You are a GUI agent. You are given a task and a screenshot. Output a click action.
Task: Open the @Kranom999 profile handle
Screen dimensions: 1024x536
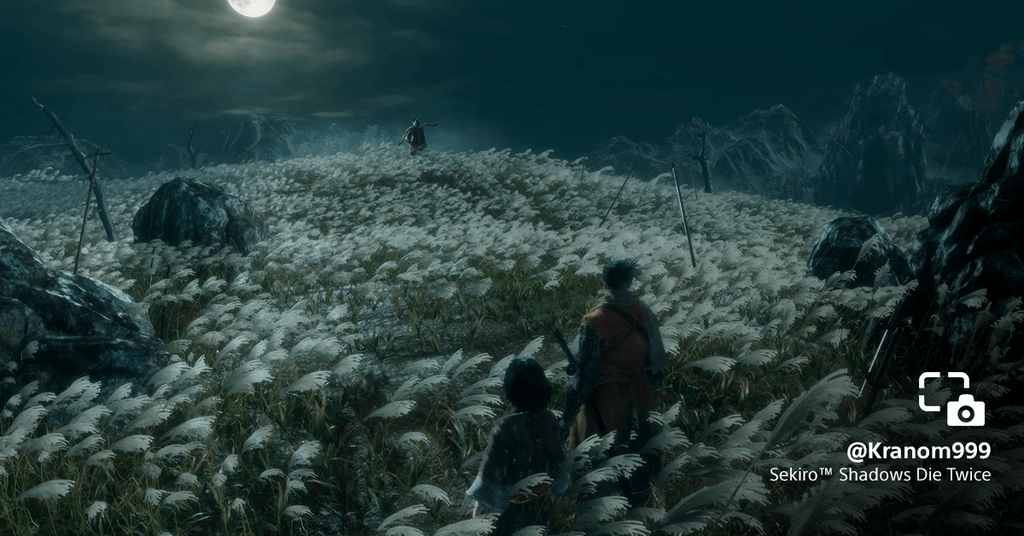click(x=918, y=450)
